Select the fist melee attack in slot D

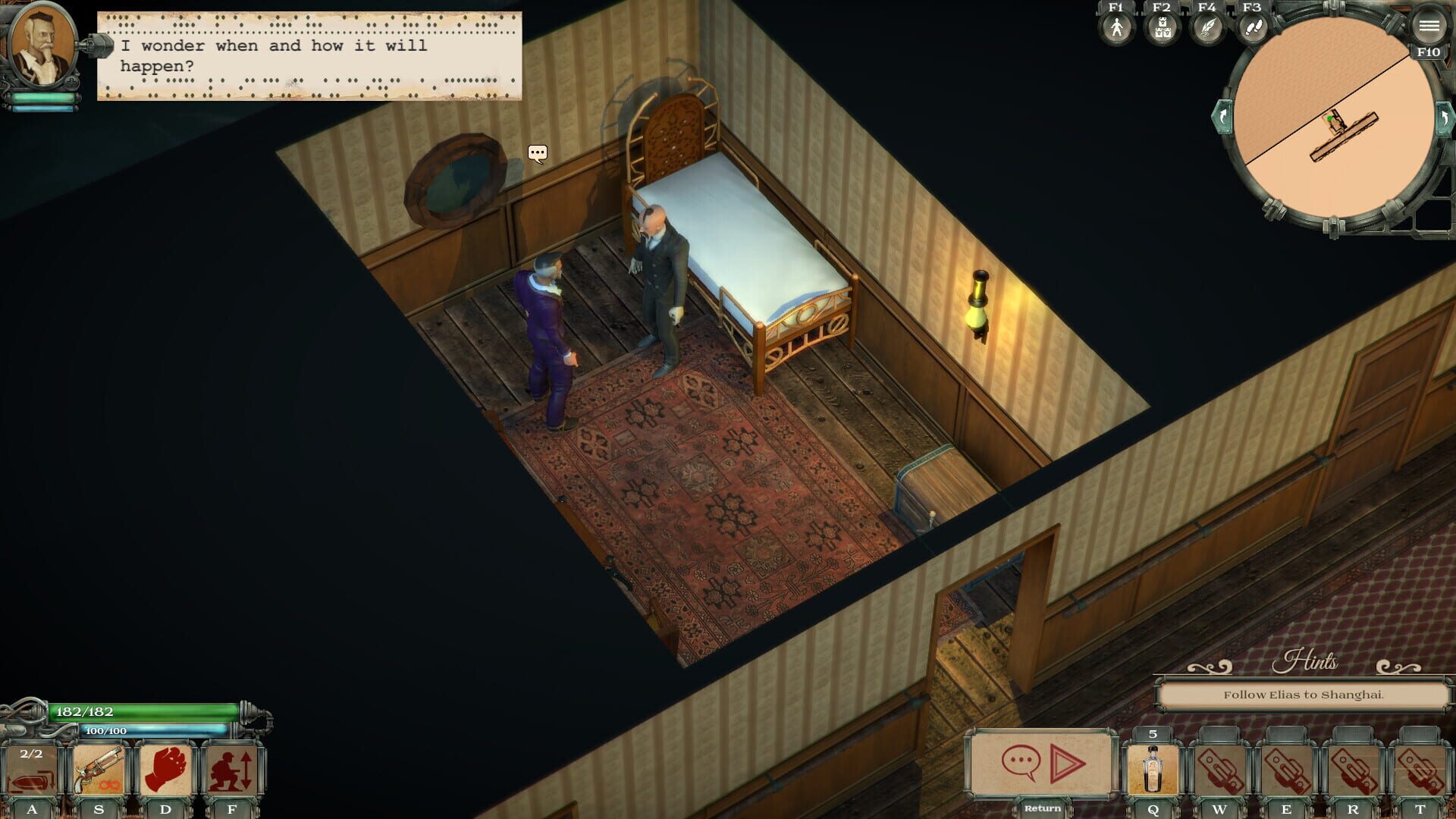click(165, 767)
